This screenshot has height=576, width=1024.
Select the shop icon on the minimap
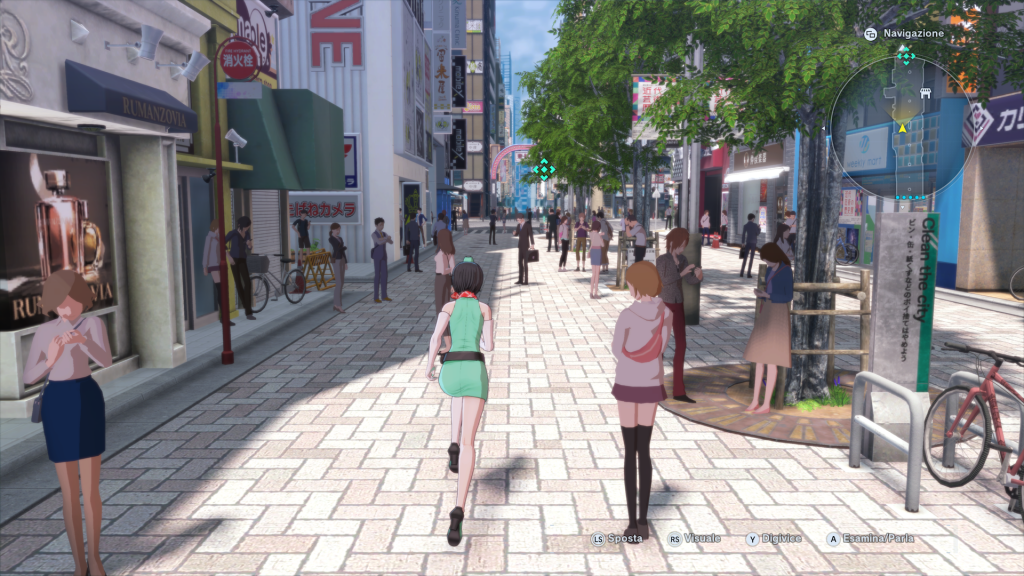tap(926, 93)
